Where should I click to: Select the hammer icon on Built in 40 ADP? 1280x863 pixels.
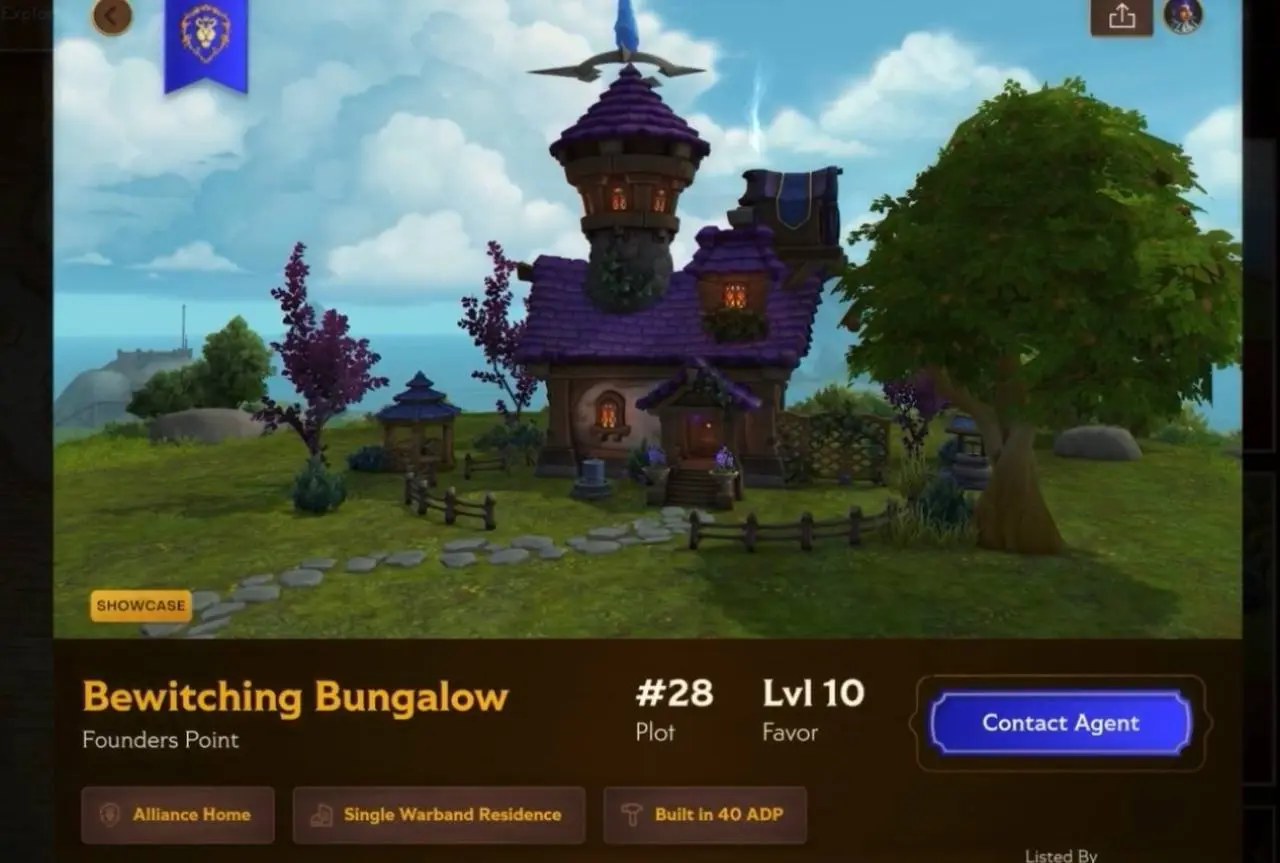pos(630,815)
